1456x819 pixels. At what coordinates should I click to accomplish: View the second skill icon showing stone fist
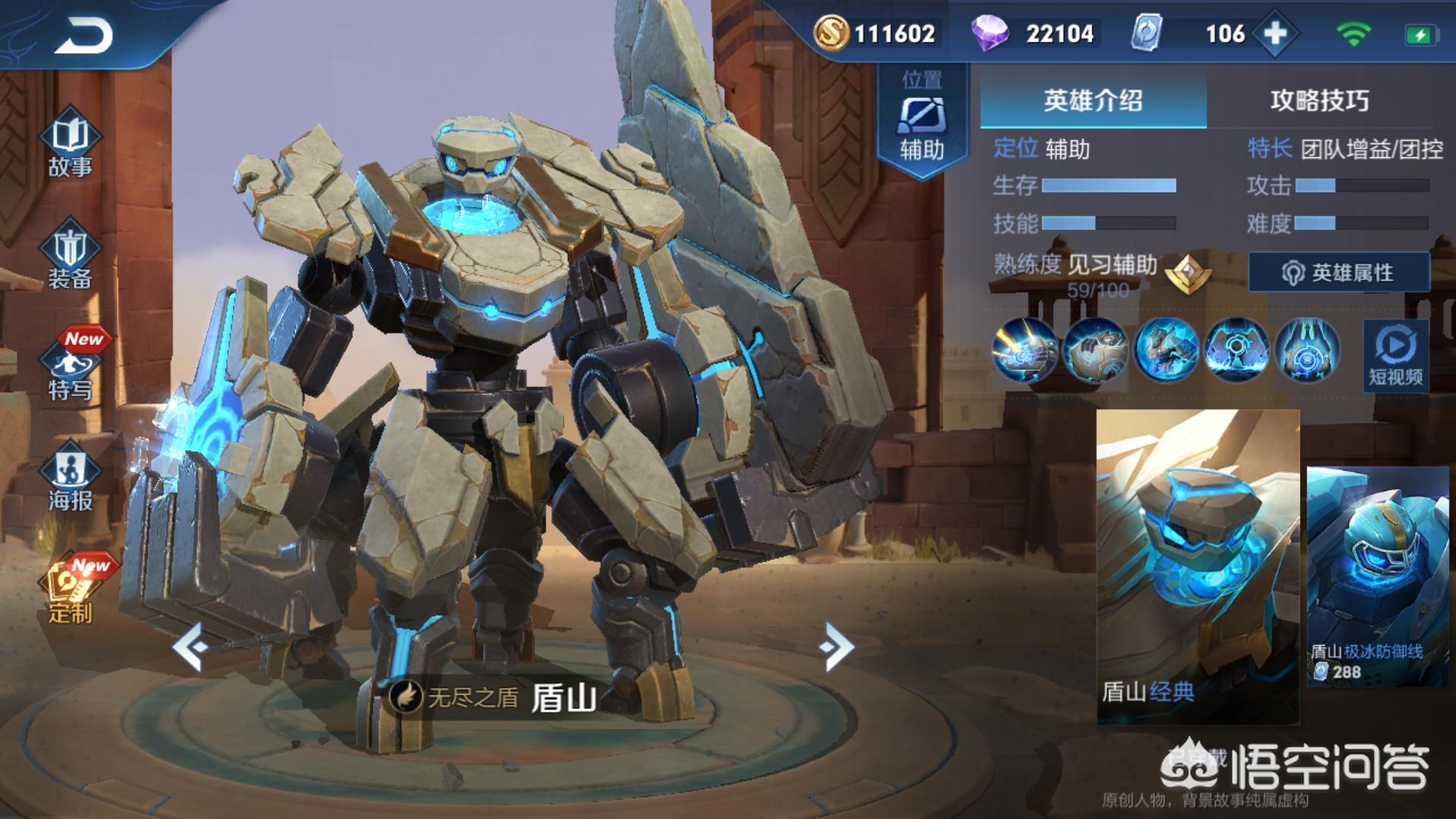(x=1095, y=350)
